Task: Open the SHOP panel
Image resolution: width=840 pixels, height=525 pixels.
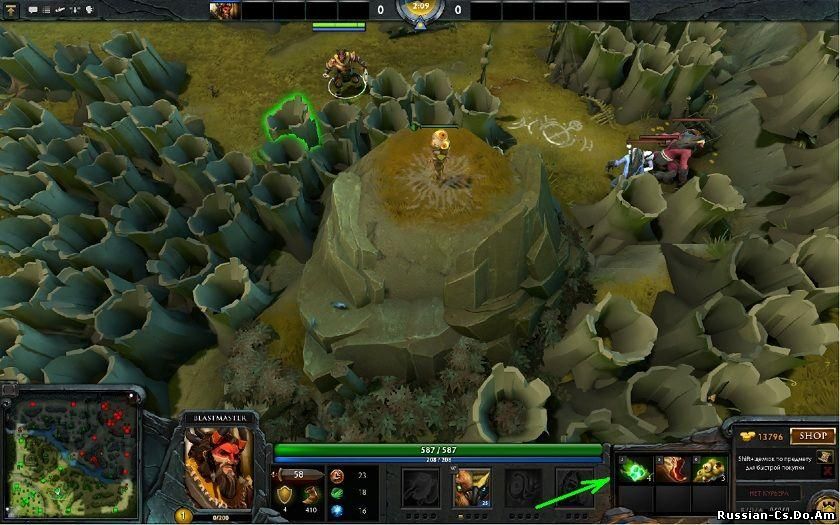Action: (813, 436)
